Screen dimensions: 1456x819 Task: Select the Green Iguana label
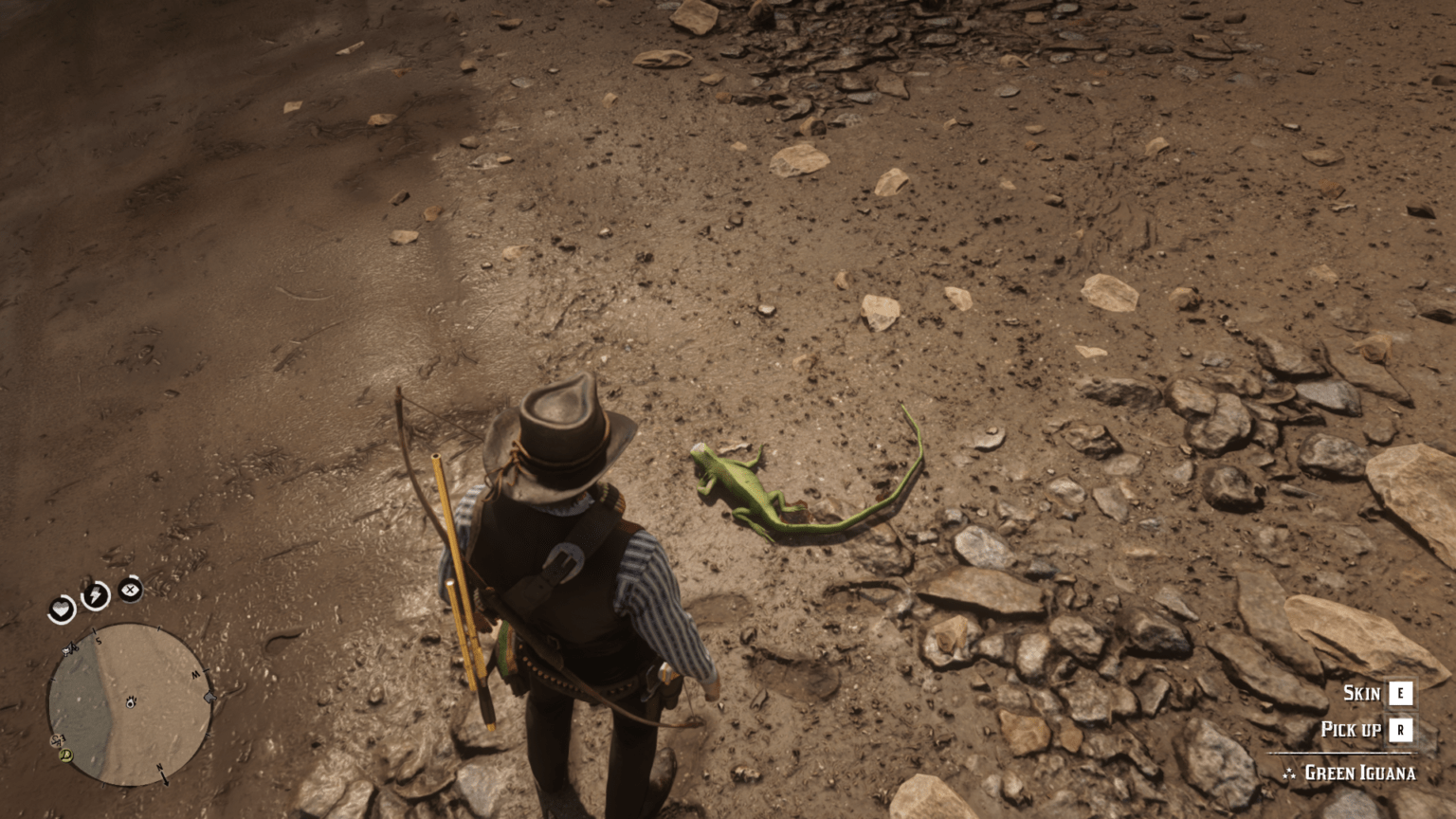click(x=1360, y=773)
